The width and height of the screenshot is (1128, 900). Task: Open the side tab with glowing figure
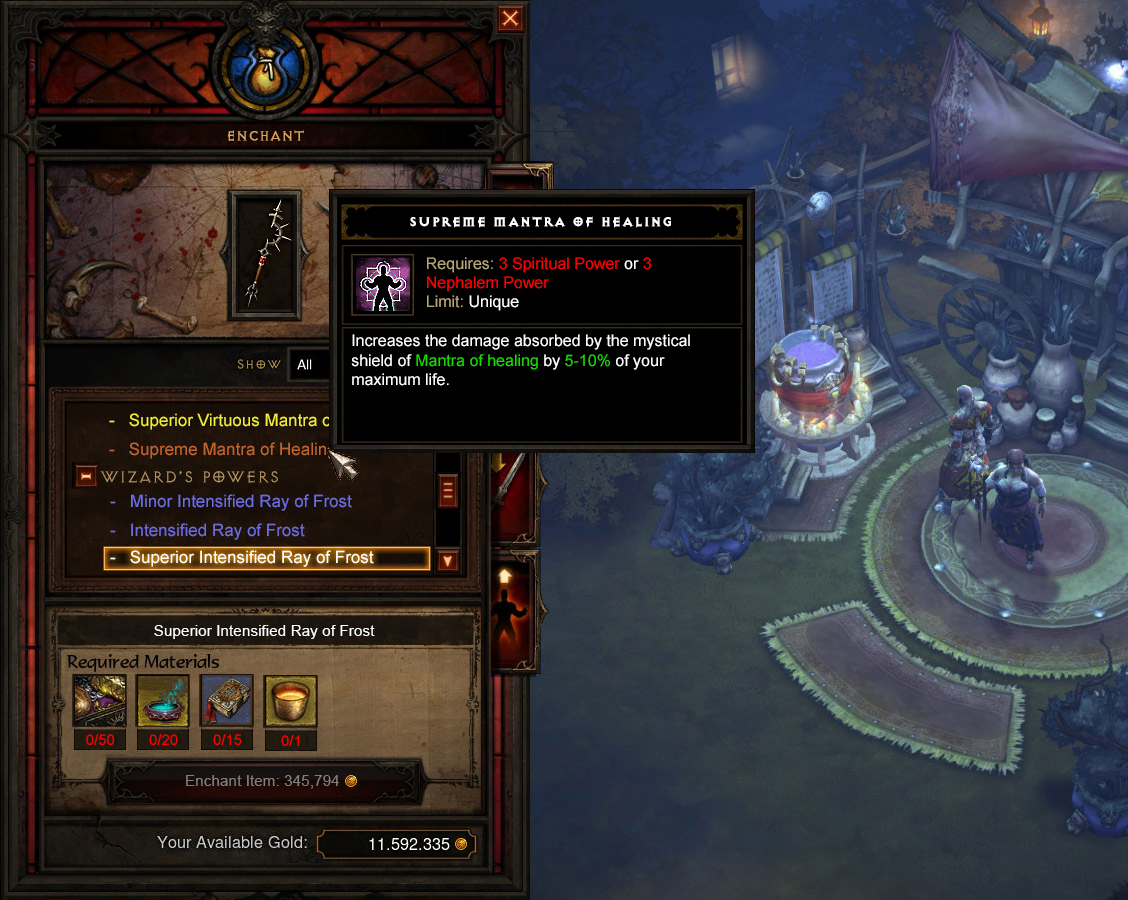pos(509,610)
